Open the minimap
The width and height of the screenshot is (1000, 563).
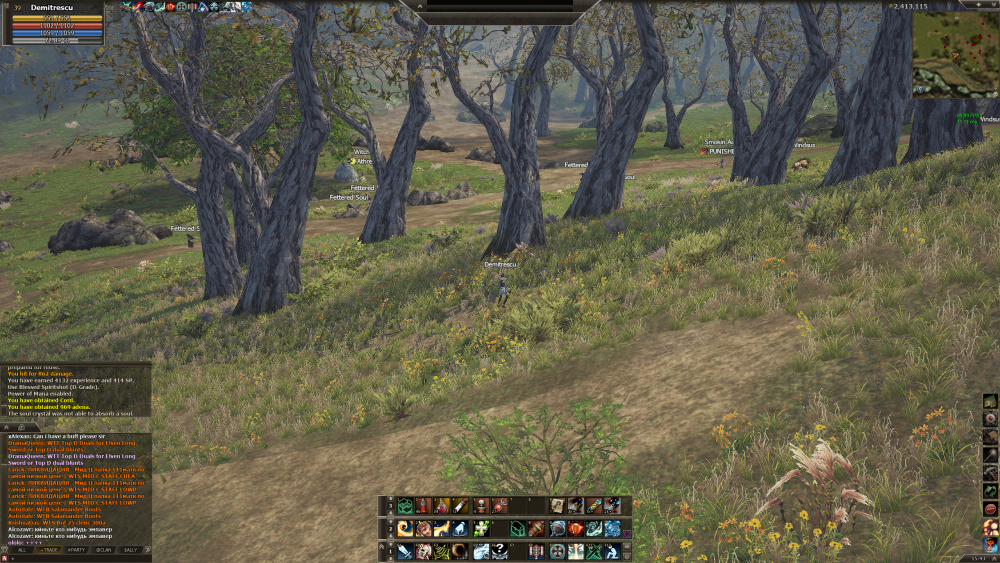pos(954,53)
